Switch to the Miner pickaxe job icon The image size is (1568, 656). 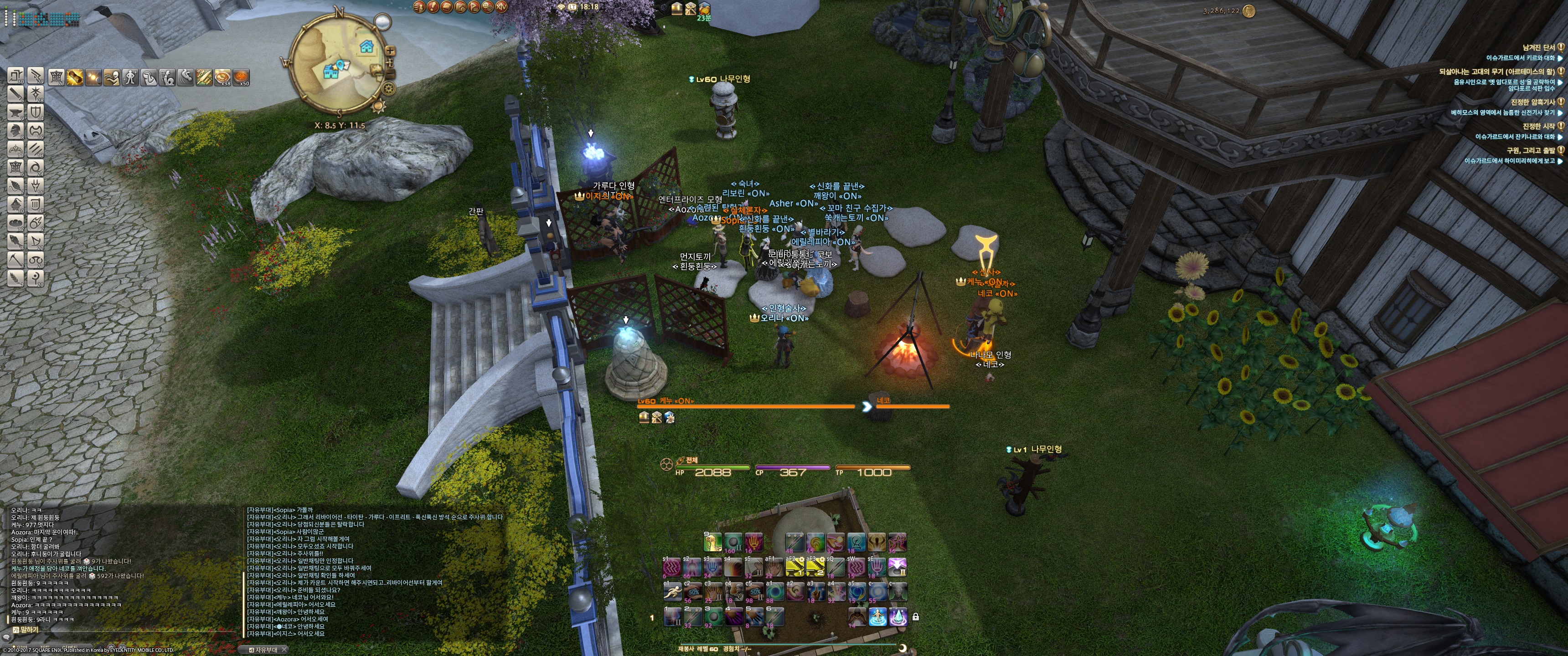[16, 259]
